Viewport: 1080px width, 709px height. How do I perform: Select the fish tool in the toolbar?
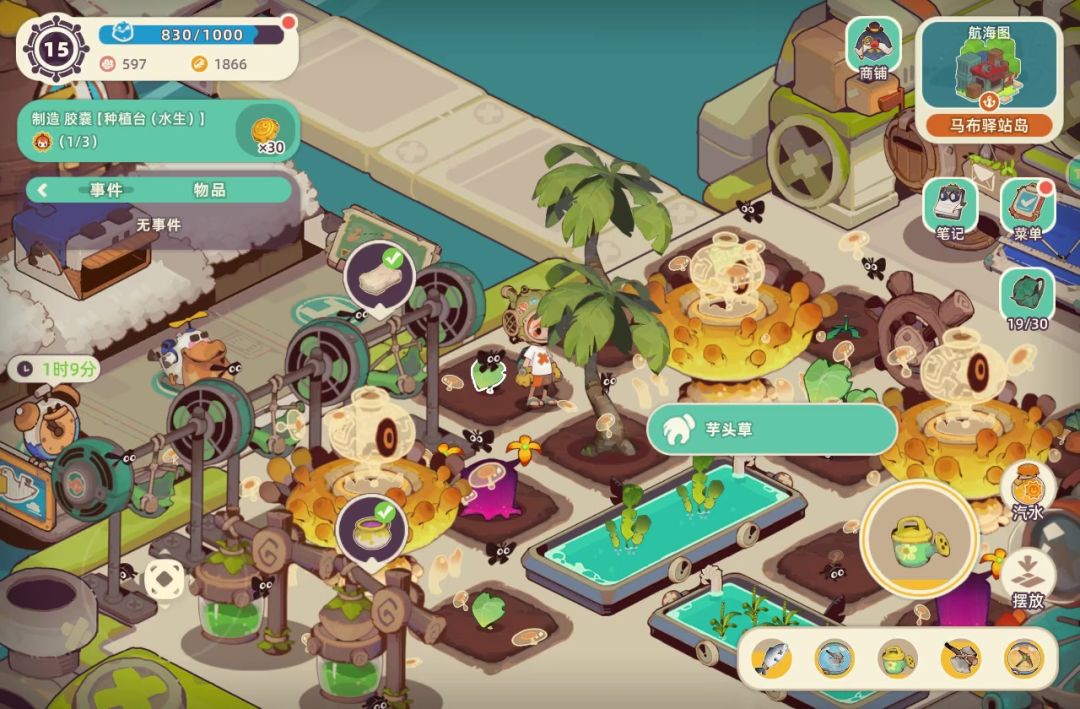771,657
